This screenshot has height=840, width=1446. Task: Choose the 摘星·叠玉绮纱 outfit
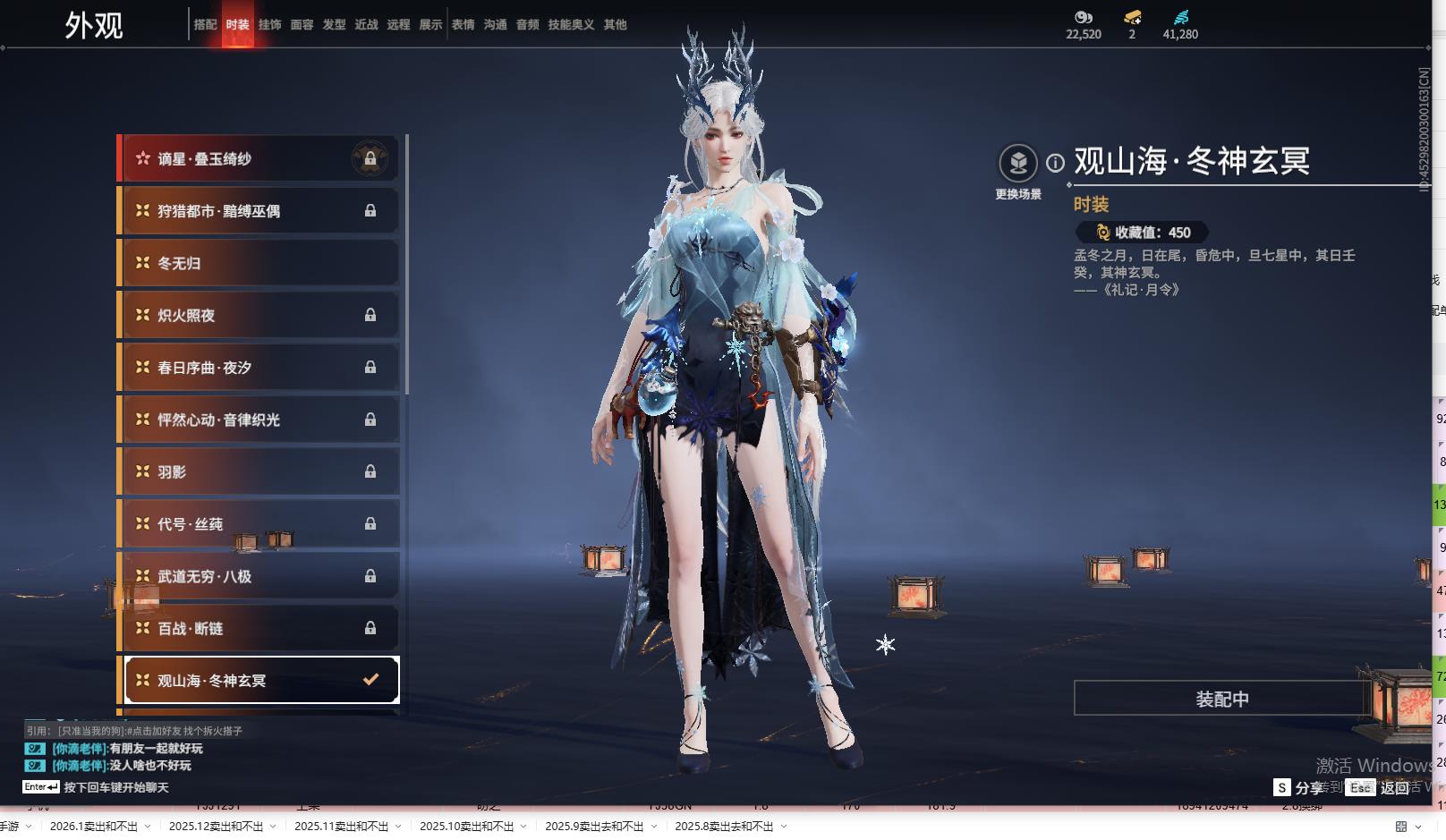tap(258, 159)
